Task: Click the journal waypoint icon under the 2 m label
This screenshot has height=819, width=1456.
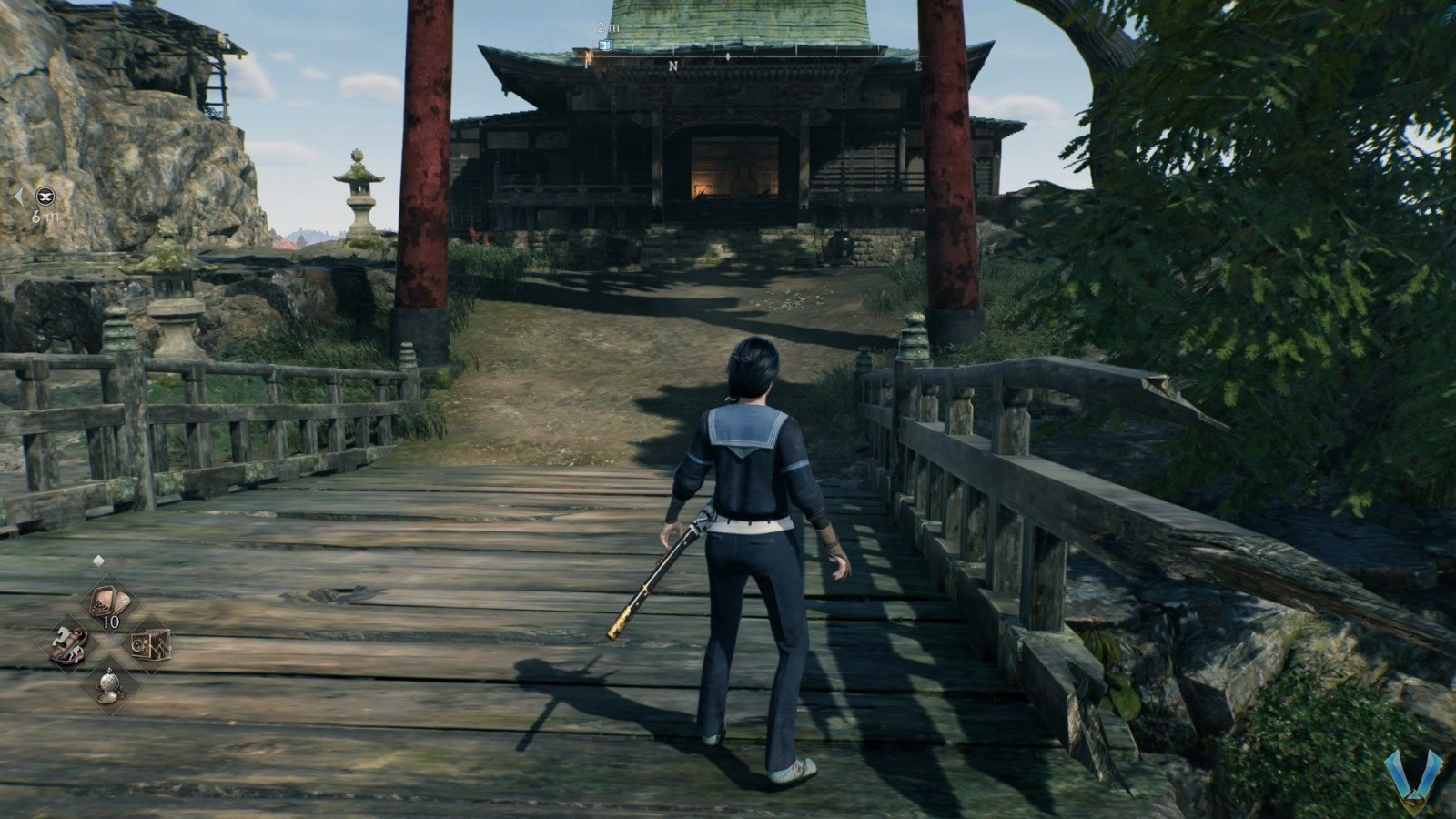Action: pyautogui.click(x=605, y=45)
